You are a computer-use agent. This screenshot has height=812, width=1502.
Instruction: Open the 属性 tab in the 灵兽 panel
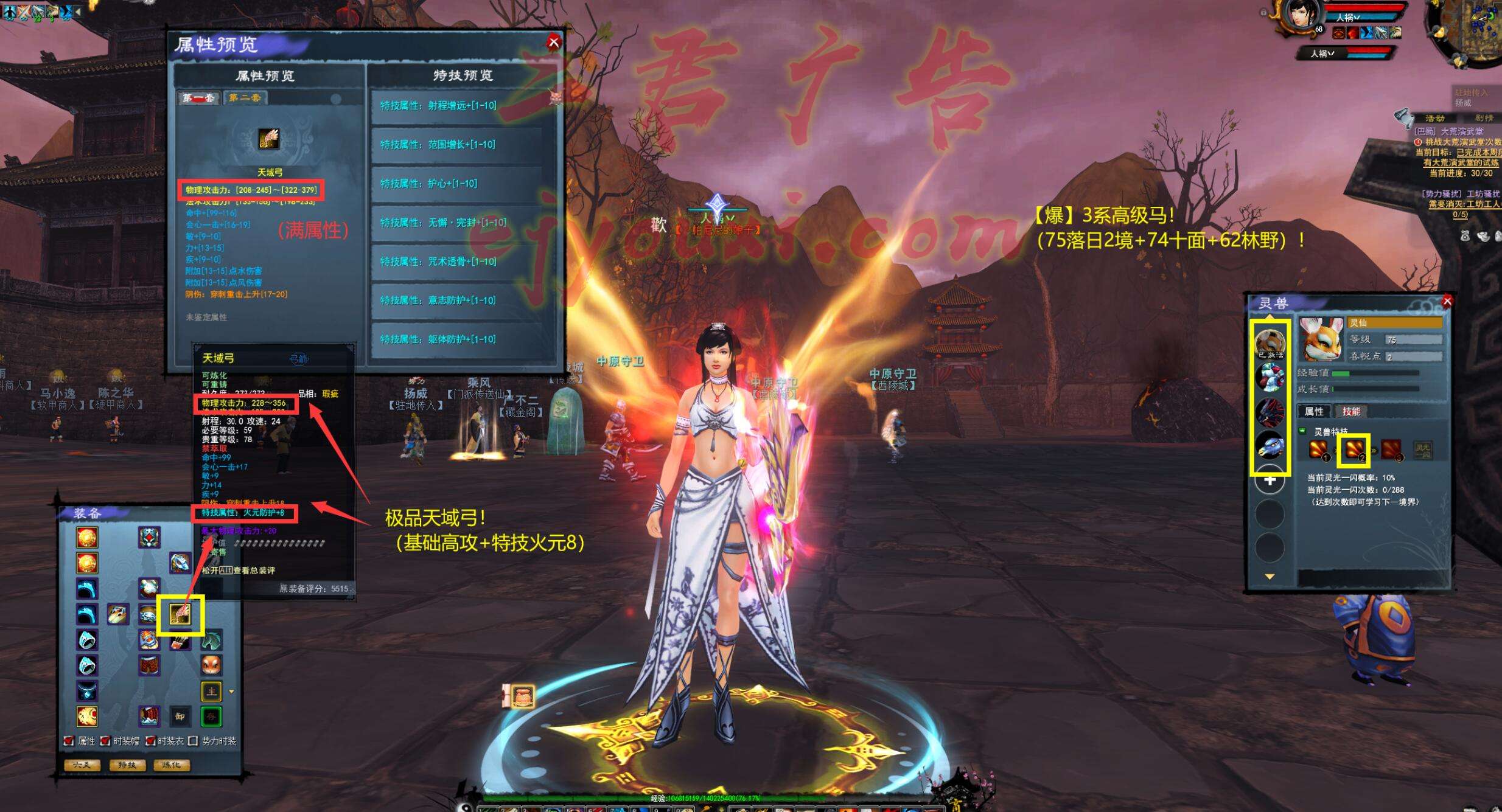point(1314,412)
